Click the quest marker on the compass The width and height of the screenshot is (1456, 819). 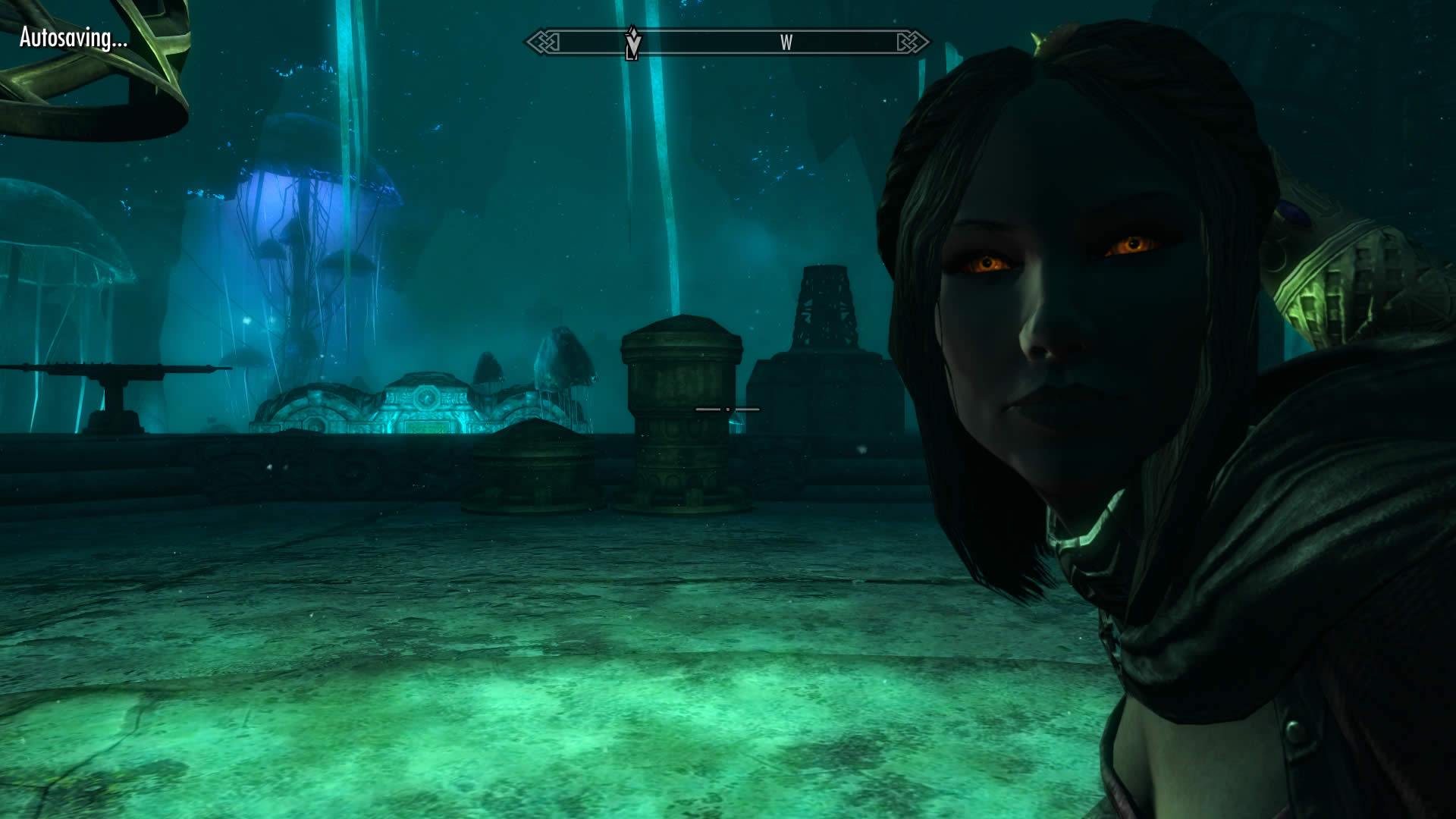[632, 42]
